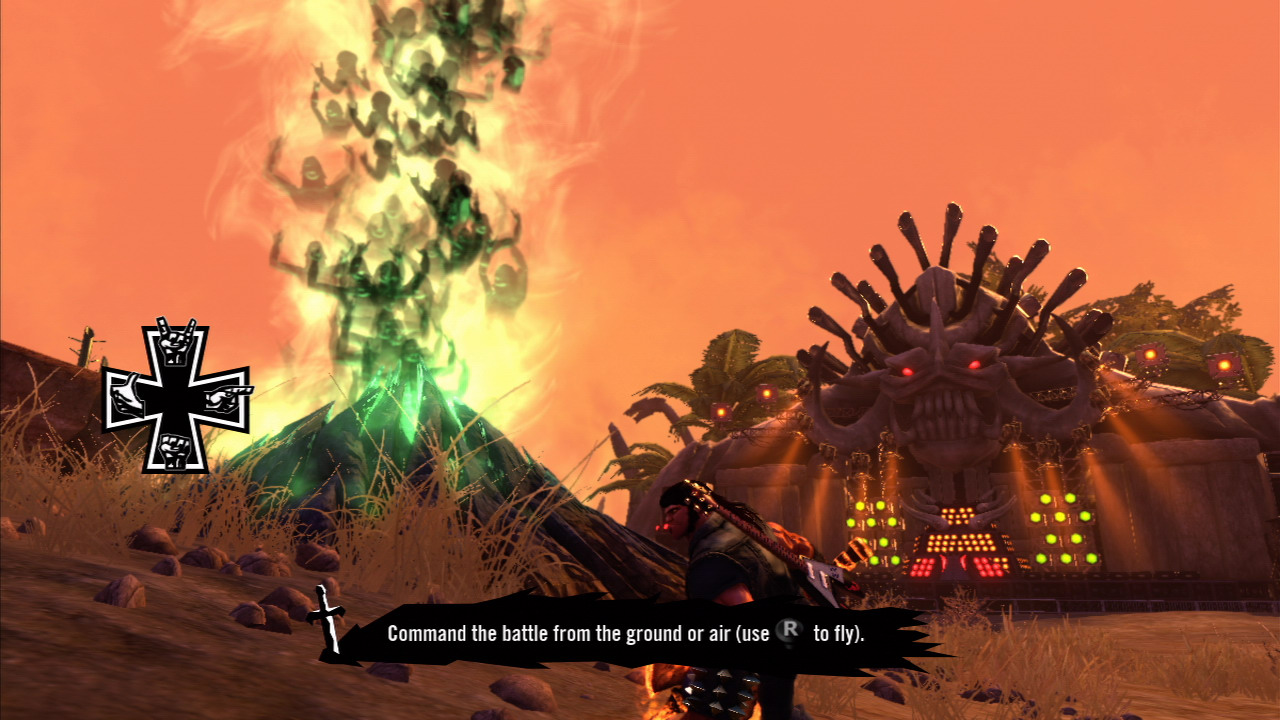Image resolution: width=1280 pixels, height=720 pixels.
Task: Activate the clenched fist command
Action: click(177, 449)
